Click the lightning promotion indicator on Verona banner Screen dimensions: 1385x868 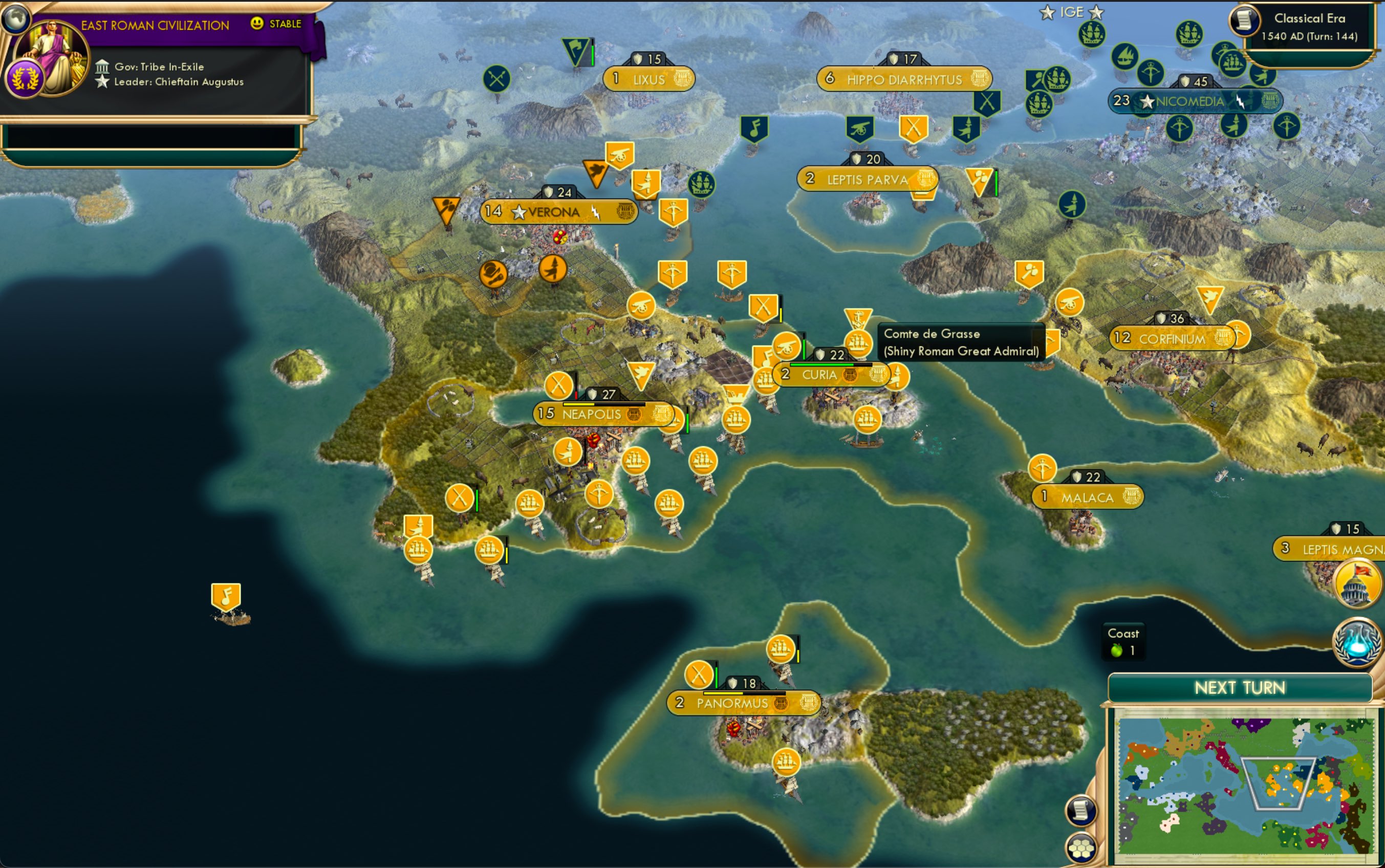597,213
